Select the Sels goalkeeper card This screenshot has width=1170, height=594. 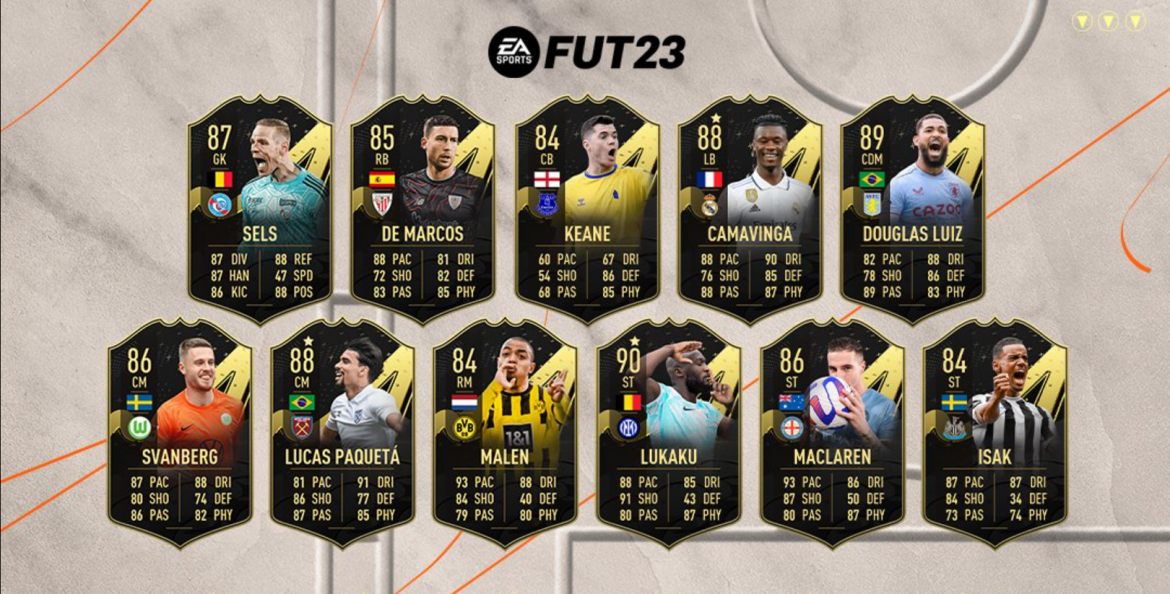[259, 210]
